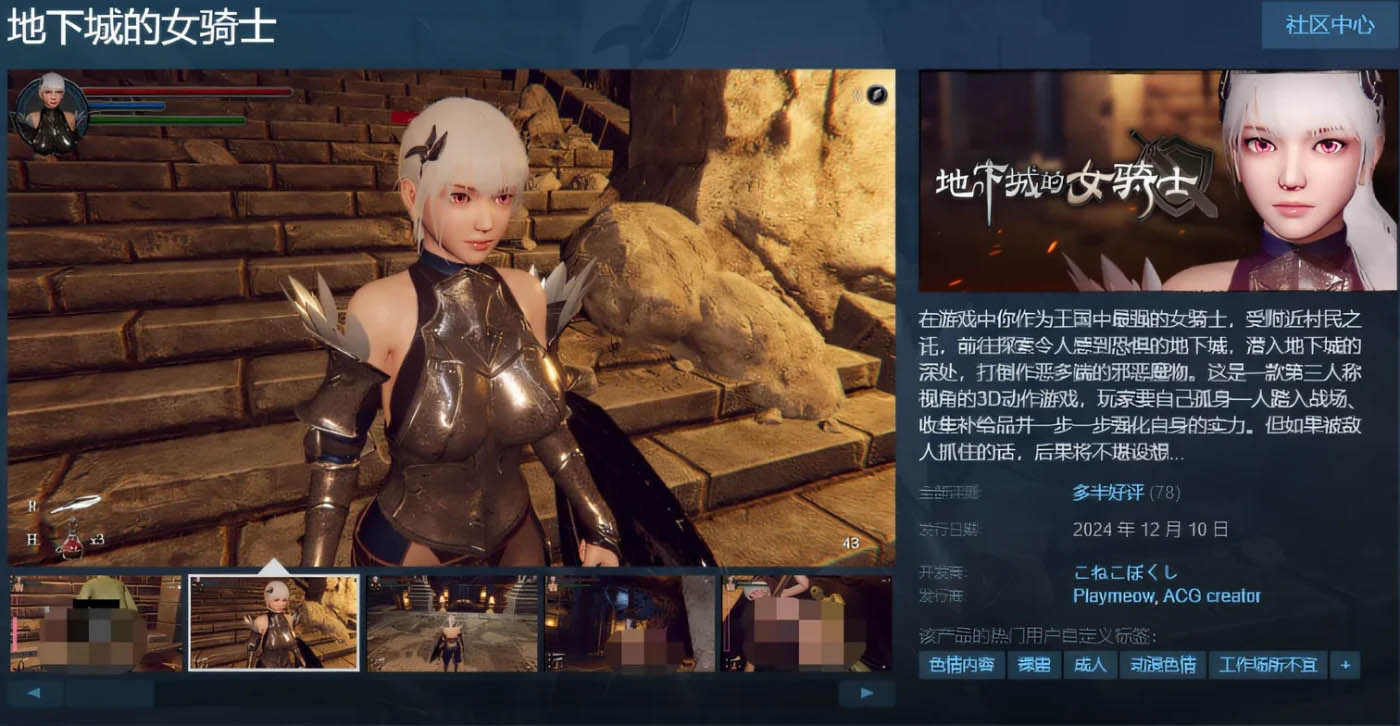Viewport: 1400px width, 726px height.
Task: Select the highlighted knight screenshot thumbnail
Action: pos(272,620)
